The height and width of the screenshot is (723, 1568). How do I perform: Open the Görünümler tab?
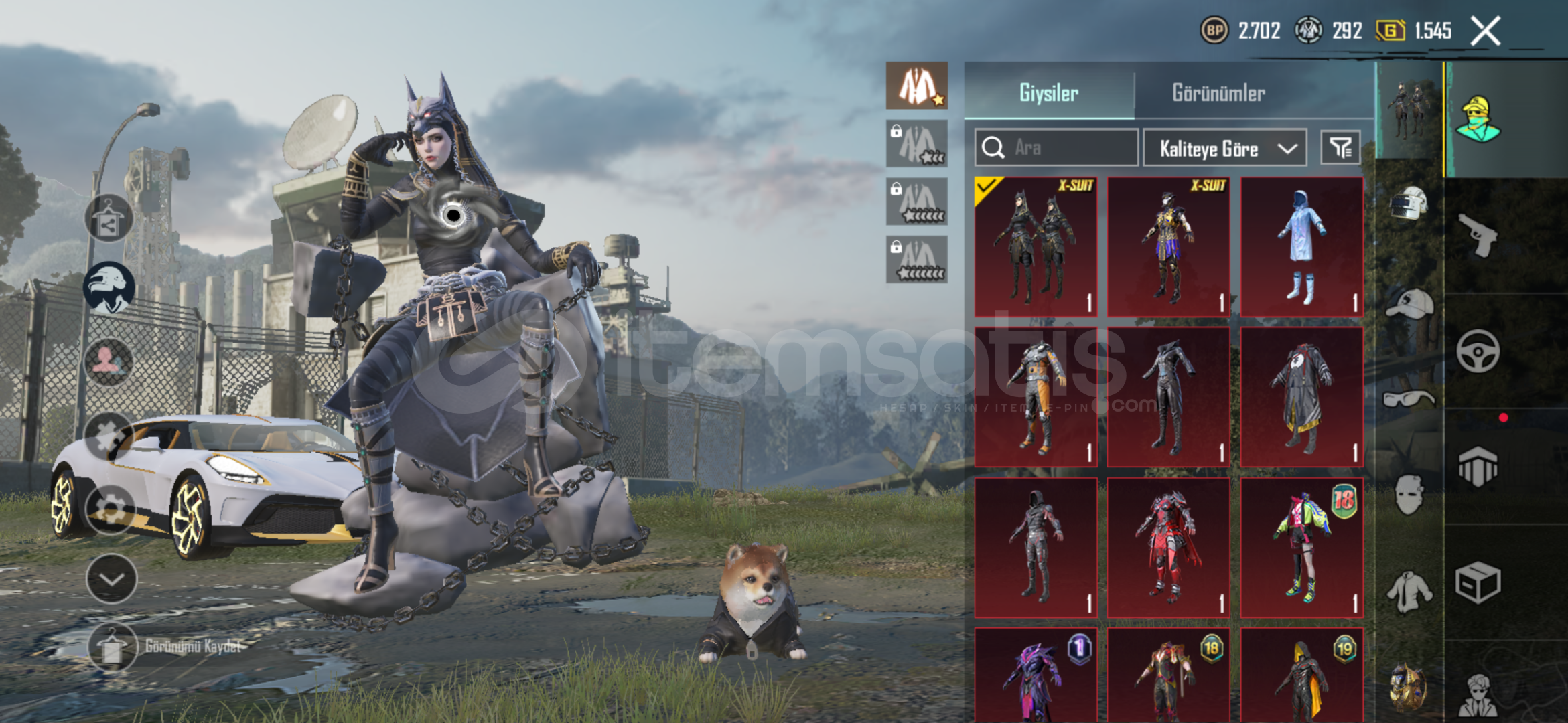[x=1218, y=92]
